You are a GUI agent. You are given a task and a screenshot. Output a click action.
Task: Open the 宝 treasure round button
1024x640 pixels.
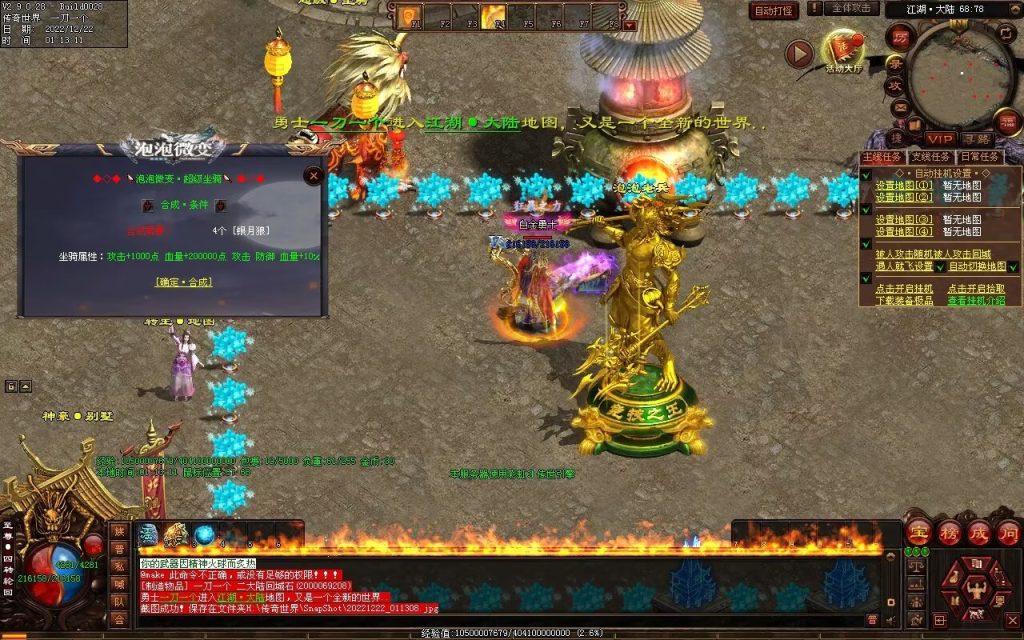click(x=918, y=532)
